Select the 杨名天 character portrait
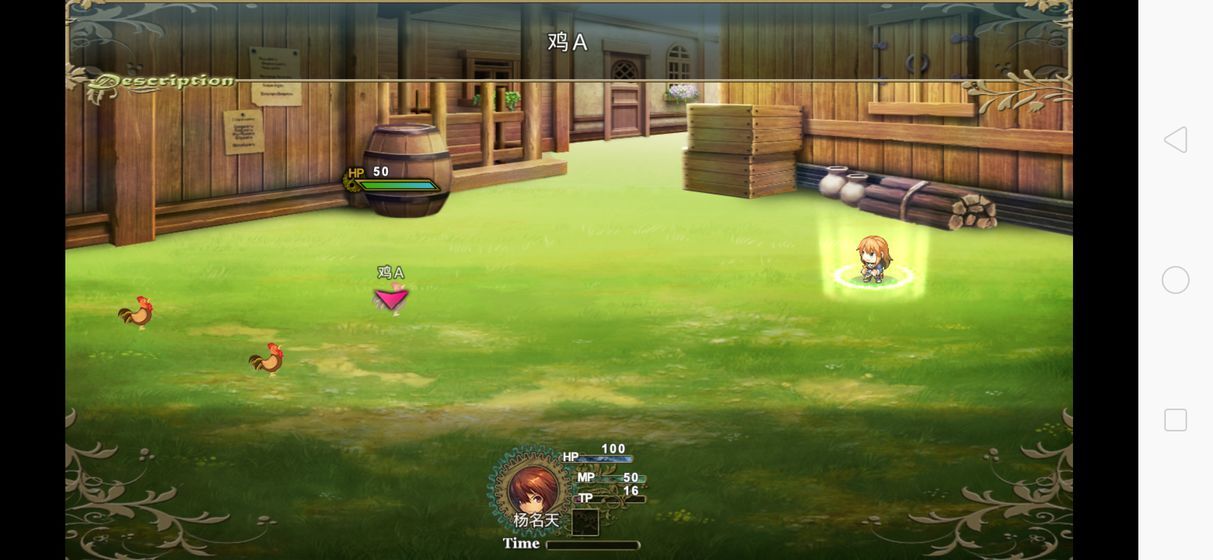The image size is (1213, 560). (532, 490)
